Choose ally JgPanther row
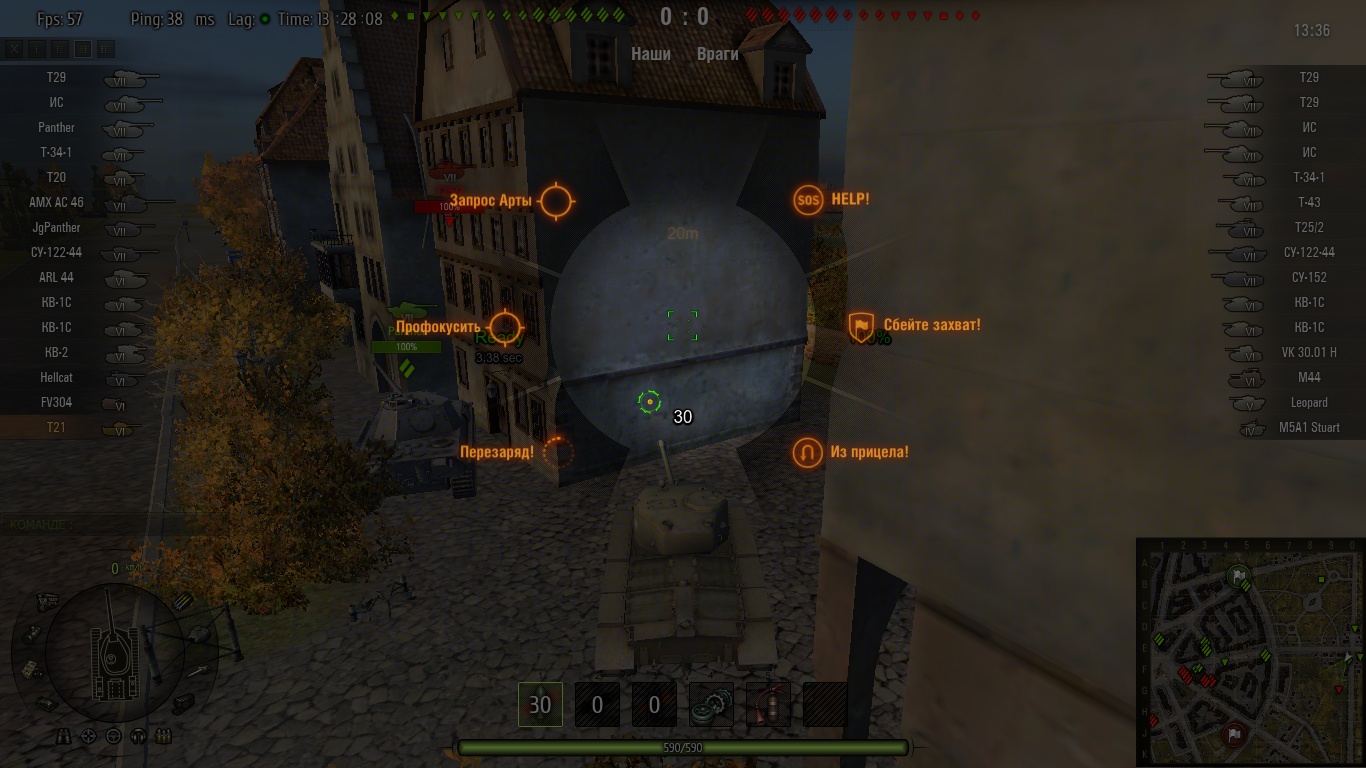 [57, 227]
